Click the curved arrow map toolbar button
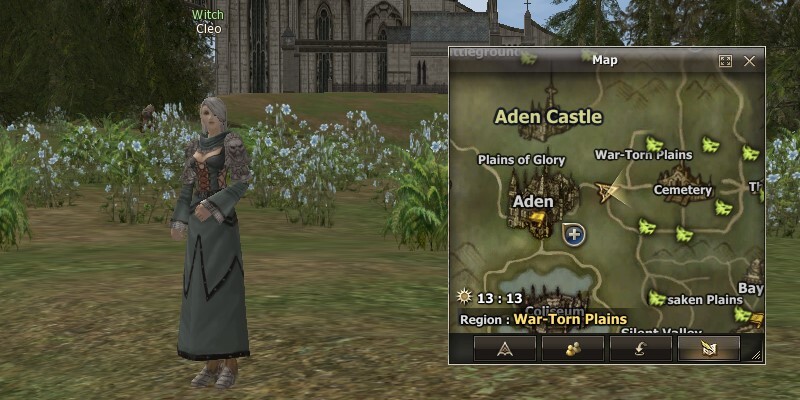This screenshot has width=800, height=400. click(640, 348)
